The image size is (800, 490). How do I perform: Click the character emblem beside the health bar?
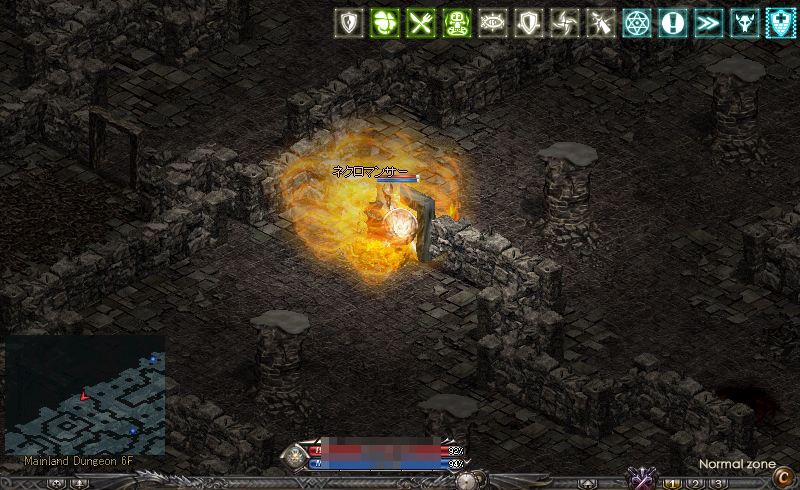[296, 457]
